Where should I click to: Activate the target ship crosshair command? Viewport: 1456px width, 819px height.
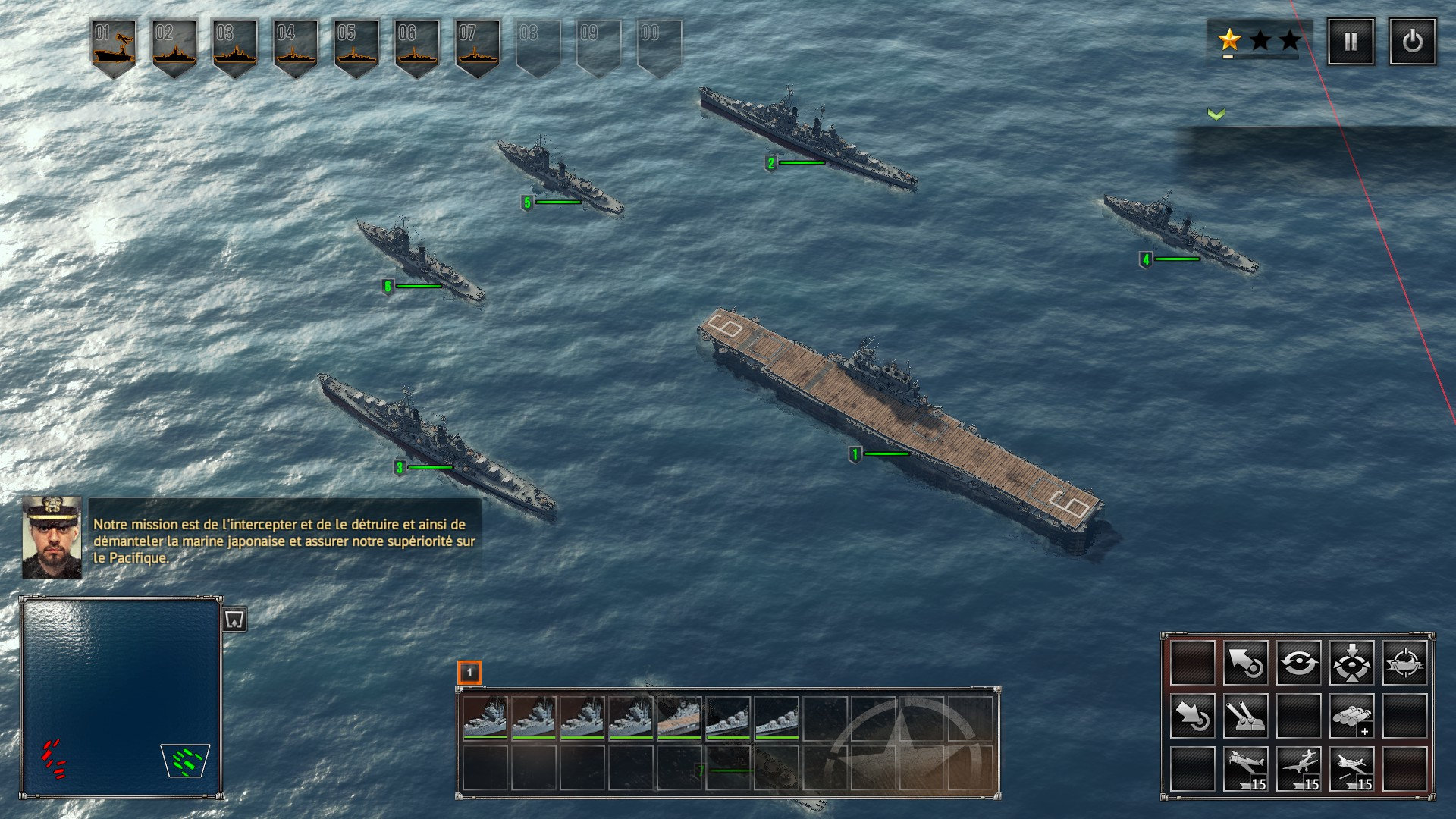pos(1404,663)
